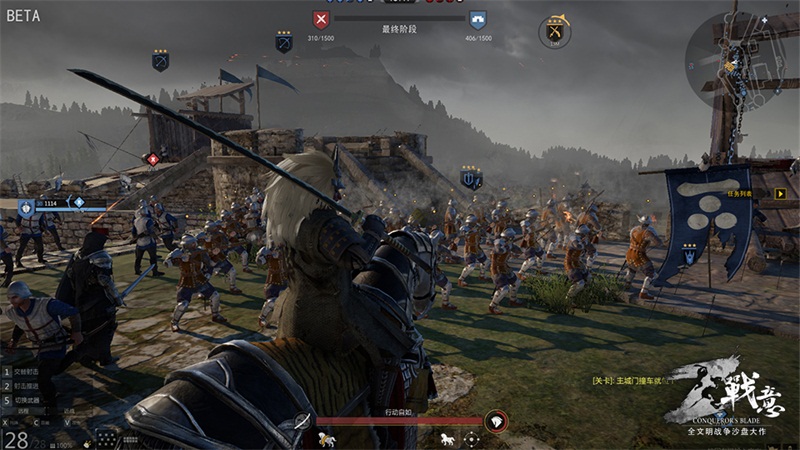800x450 pixels.
Task: Select the red crossed-swords team emblem
Action: click(320, 19)
